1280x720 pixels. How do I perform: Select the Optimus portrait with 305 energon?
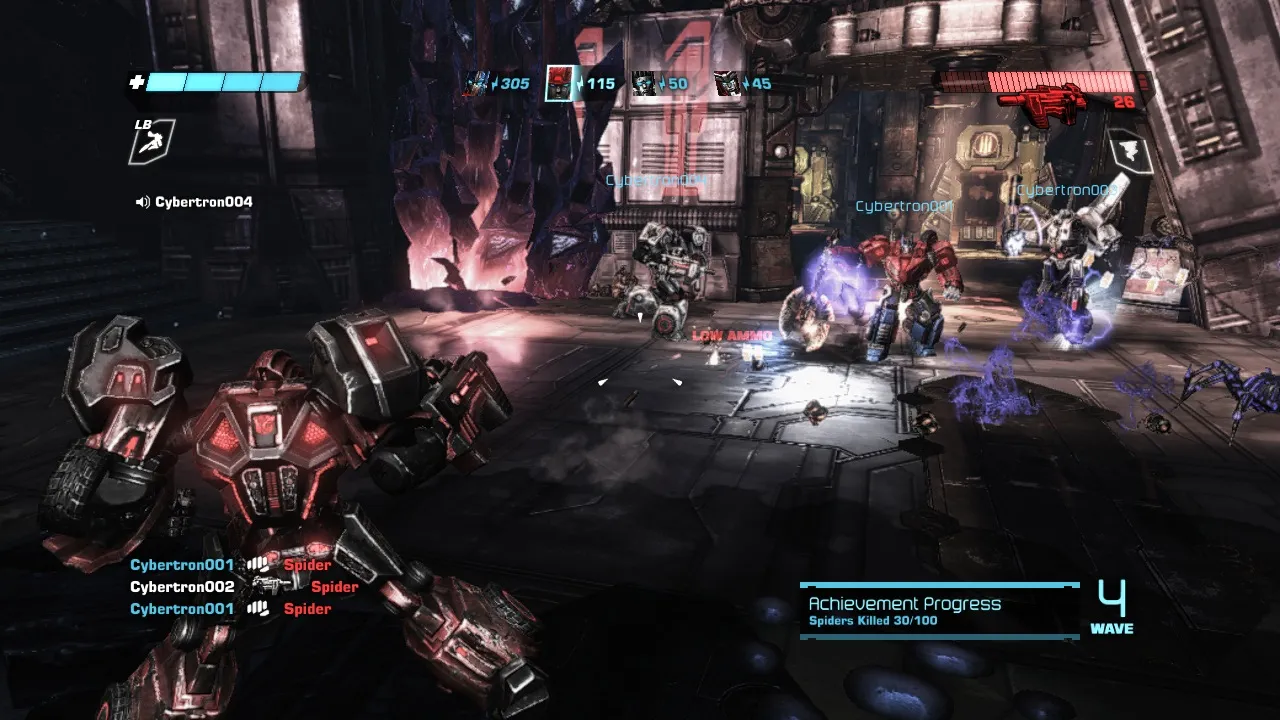pos(475,84)
